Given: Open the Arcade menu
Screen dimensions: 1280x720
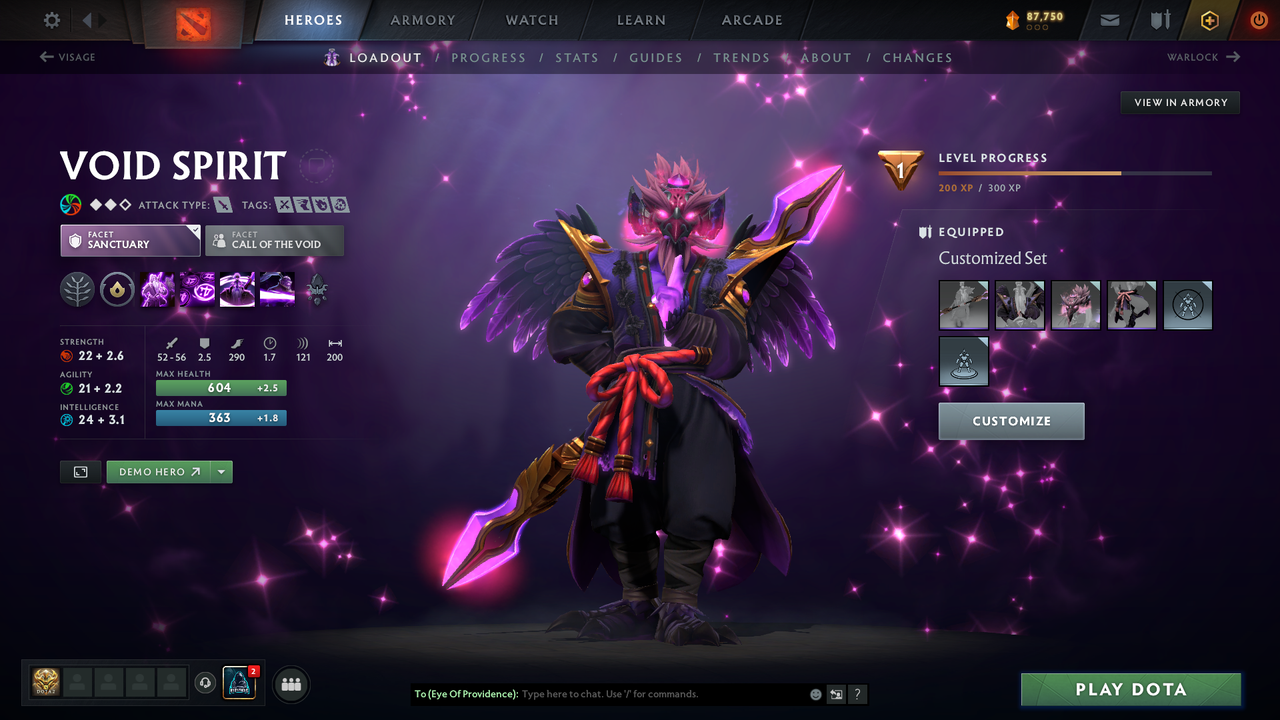Looking at the screenshot, I should [751, 19].
